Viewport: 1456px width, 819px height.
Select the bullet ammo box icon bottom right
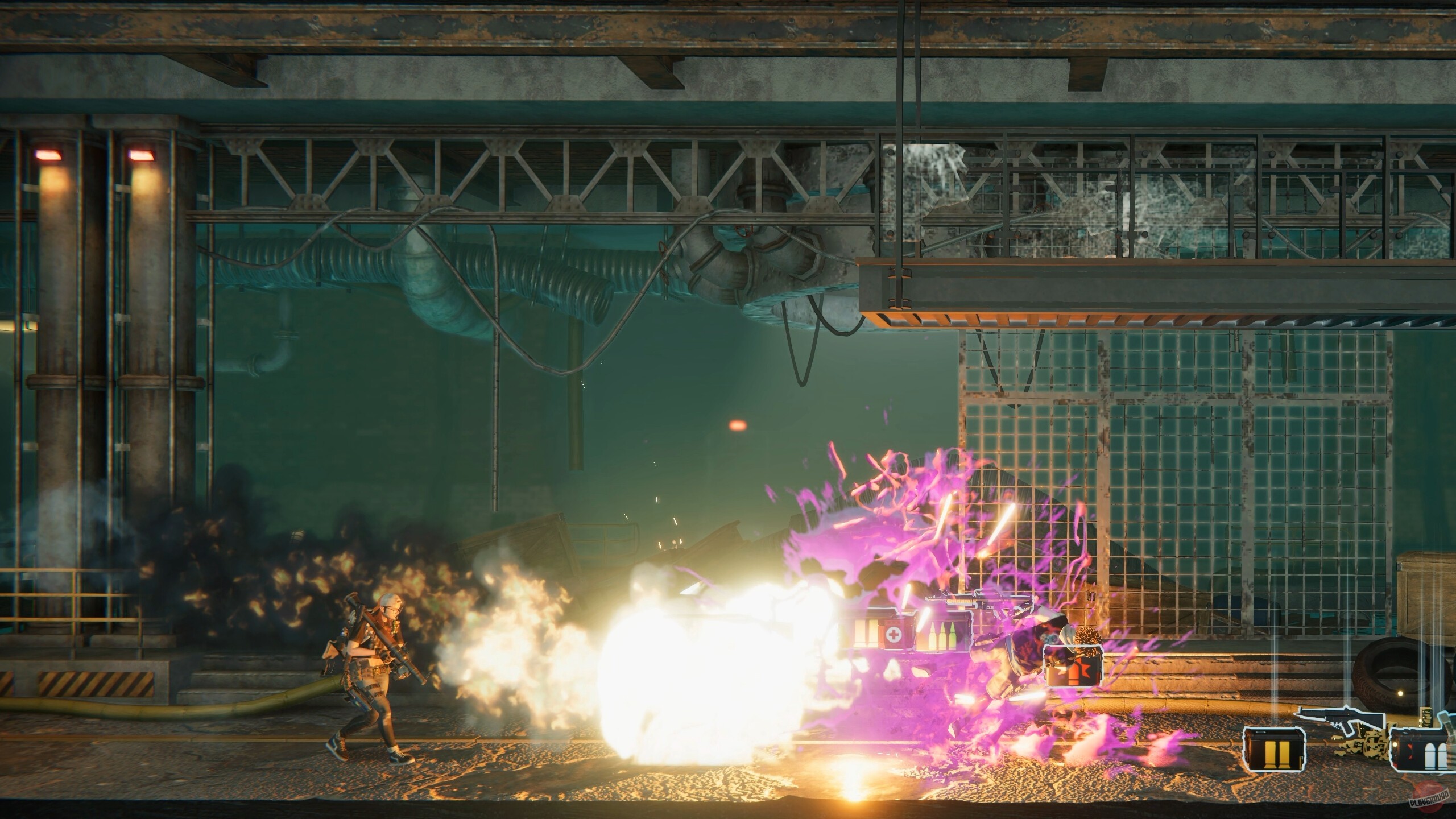[1419, 750]
